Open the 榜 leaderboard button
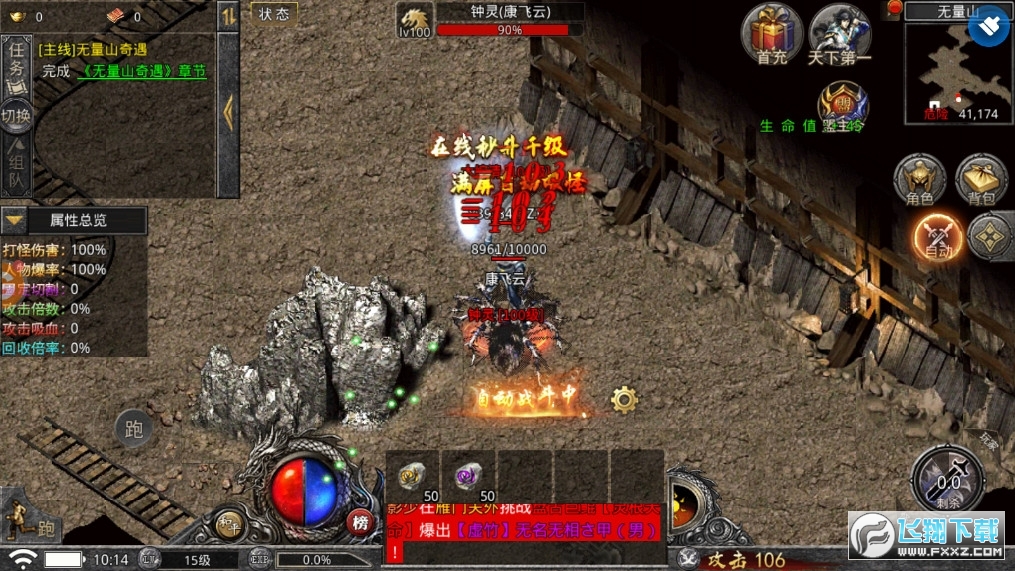This screenshot has width=1015, height=571. click(x=360, y=521)
